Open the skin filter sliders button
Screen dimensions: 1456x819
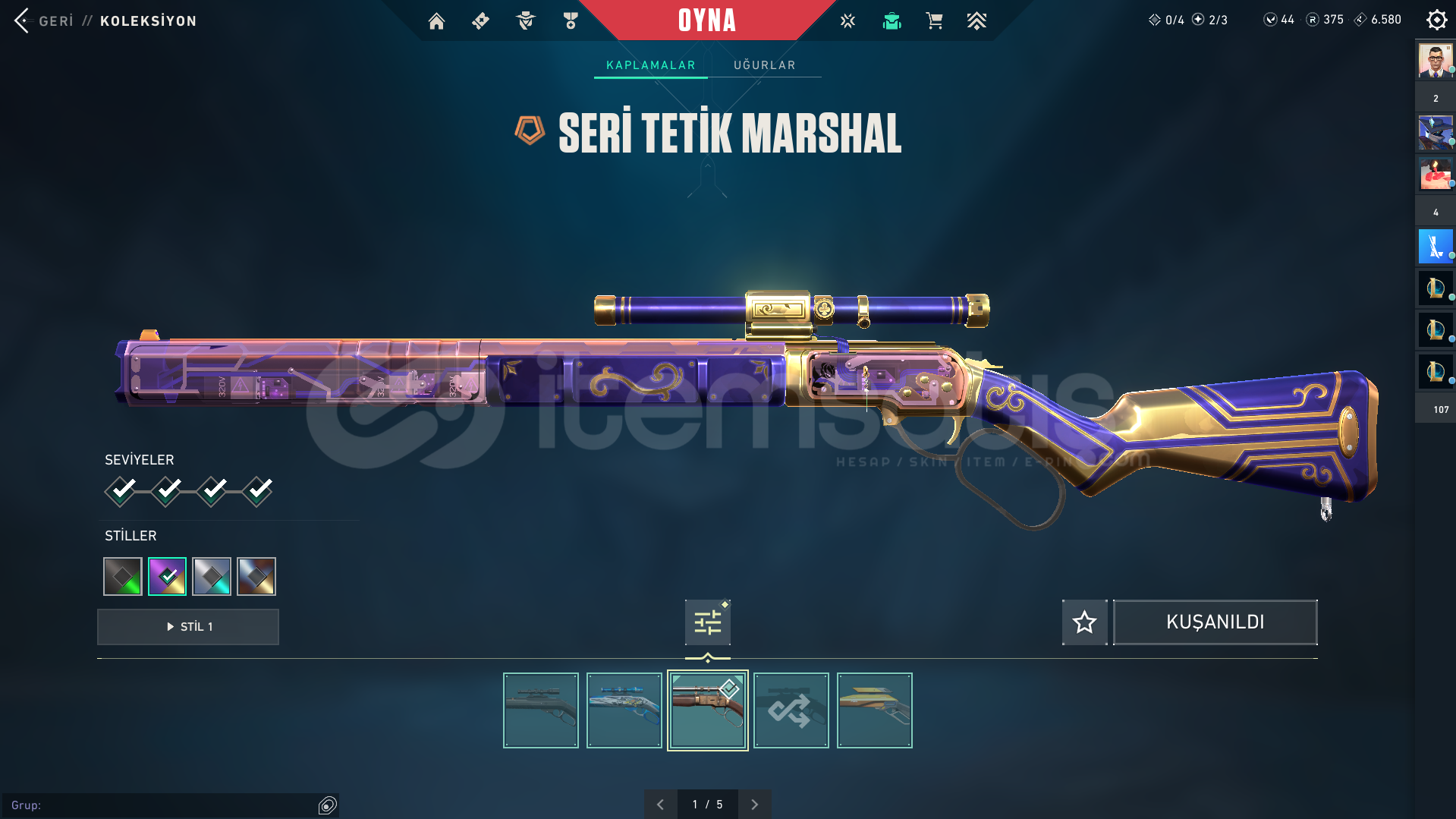click(x=707, y=622)
